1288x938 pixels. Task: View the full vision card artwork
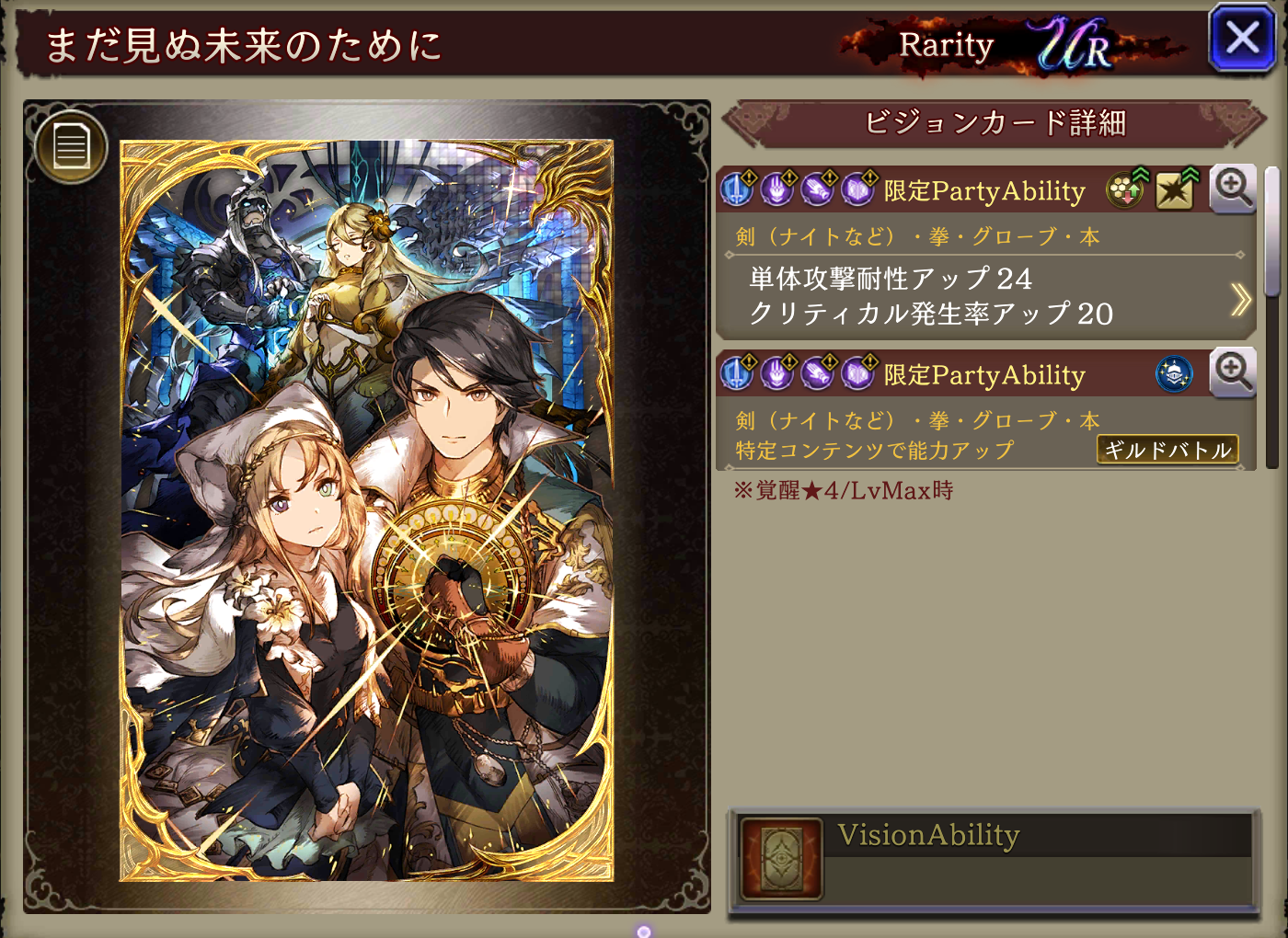[x=366, y=510]
